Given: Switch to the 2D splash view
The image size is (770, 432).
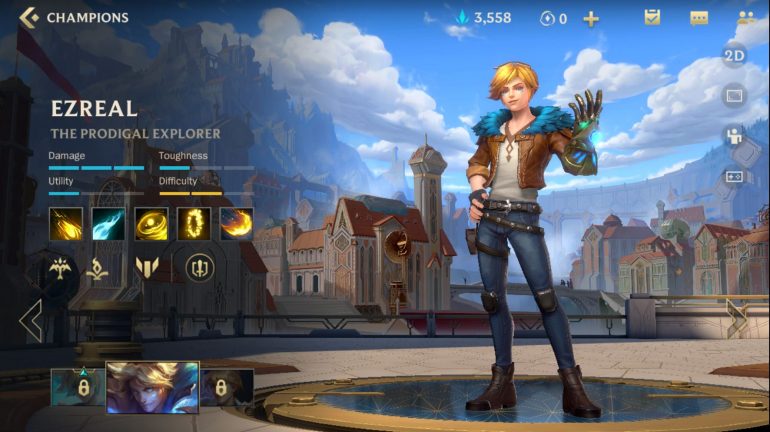Looking at the screenshot, I should point(734,55).
